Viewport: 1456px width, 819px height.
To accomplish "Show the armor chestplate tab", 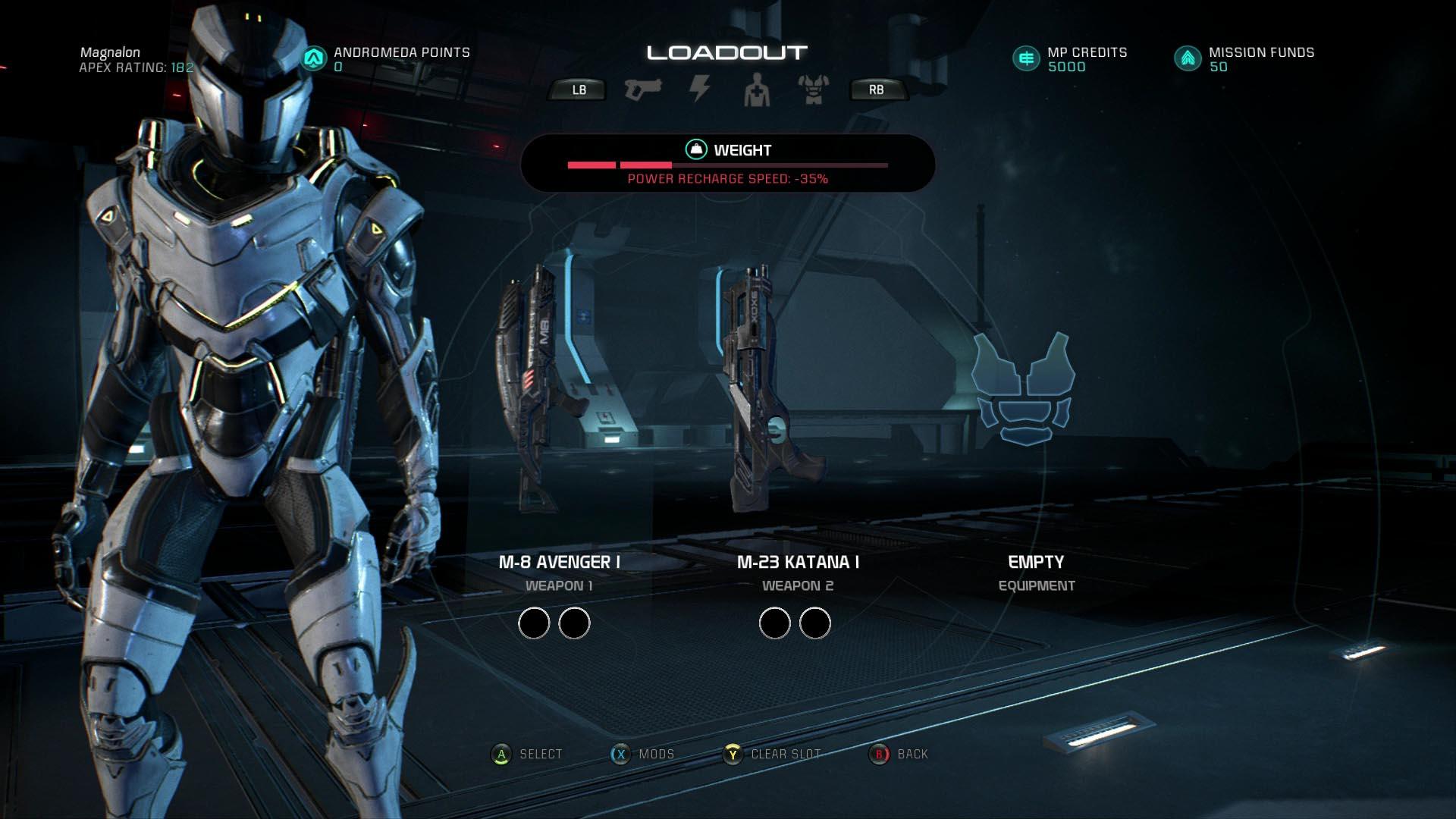I will (814, 90).
